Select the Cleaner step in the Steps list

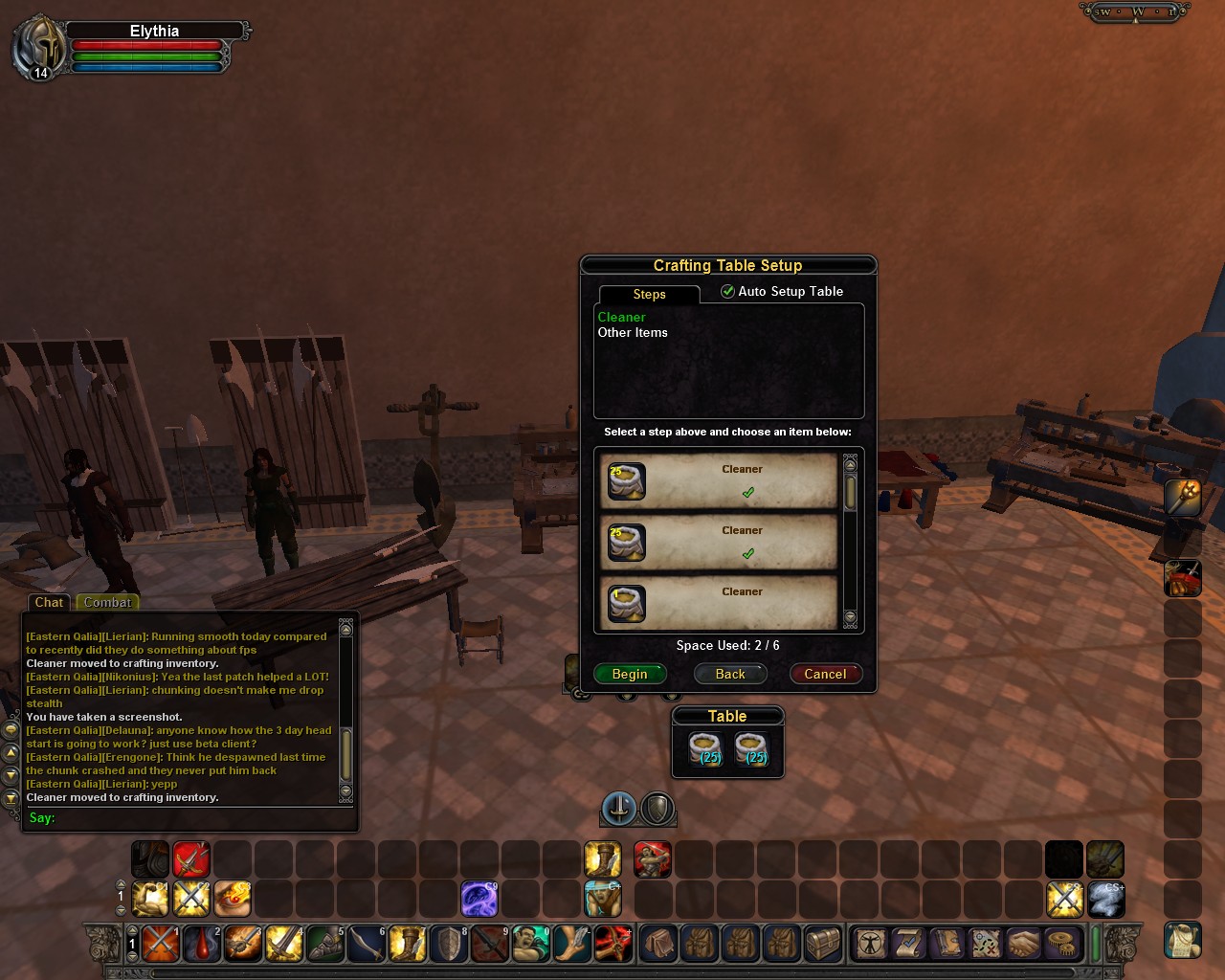click(622, 317)
